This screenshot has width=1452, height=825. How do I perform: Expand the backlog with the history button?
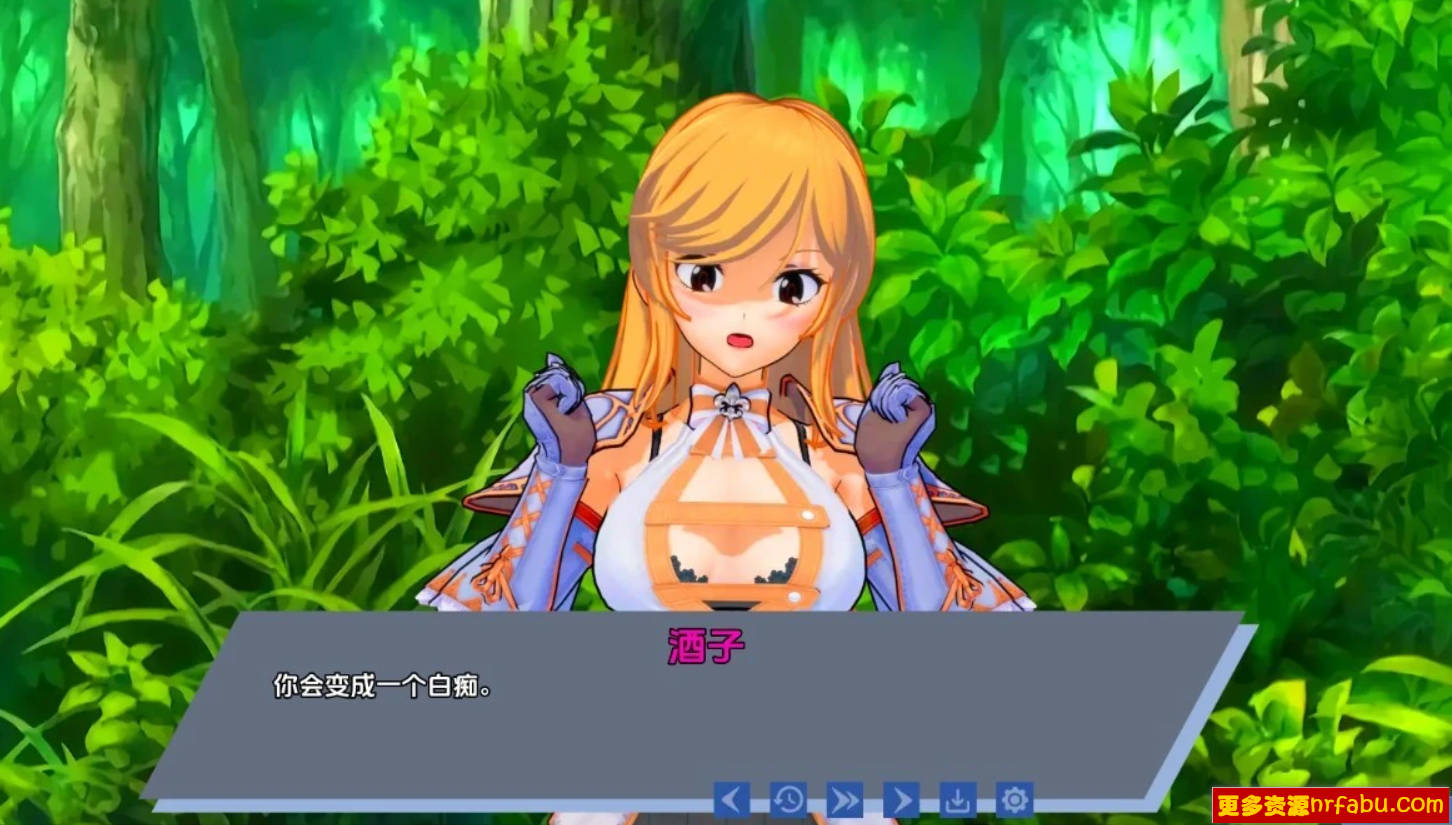tap(786, 800)
